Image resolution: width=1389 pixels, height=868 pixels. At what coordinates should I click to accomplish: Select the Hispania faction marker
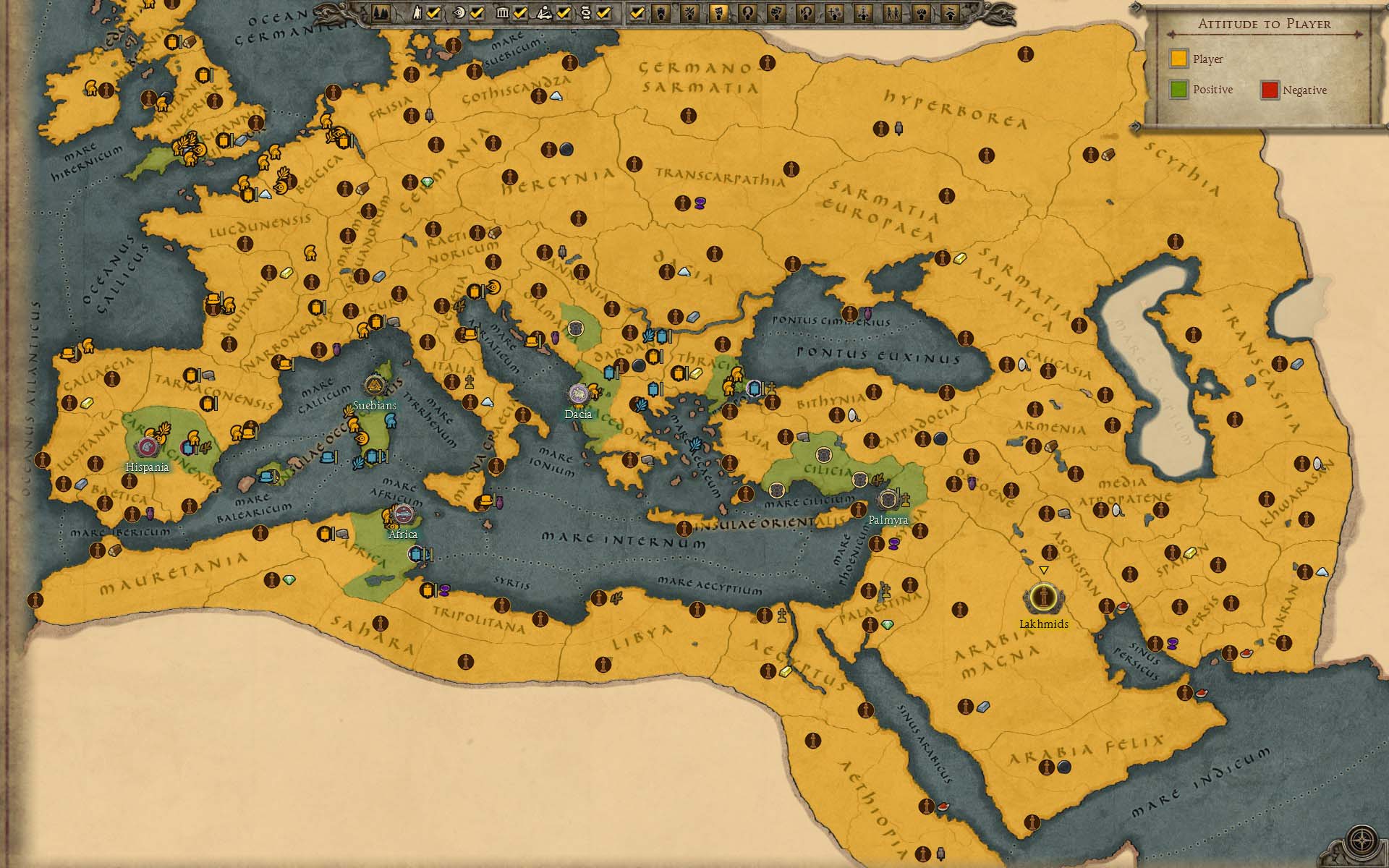(x=147, y=448)
